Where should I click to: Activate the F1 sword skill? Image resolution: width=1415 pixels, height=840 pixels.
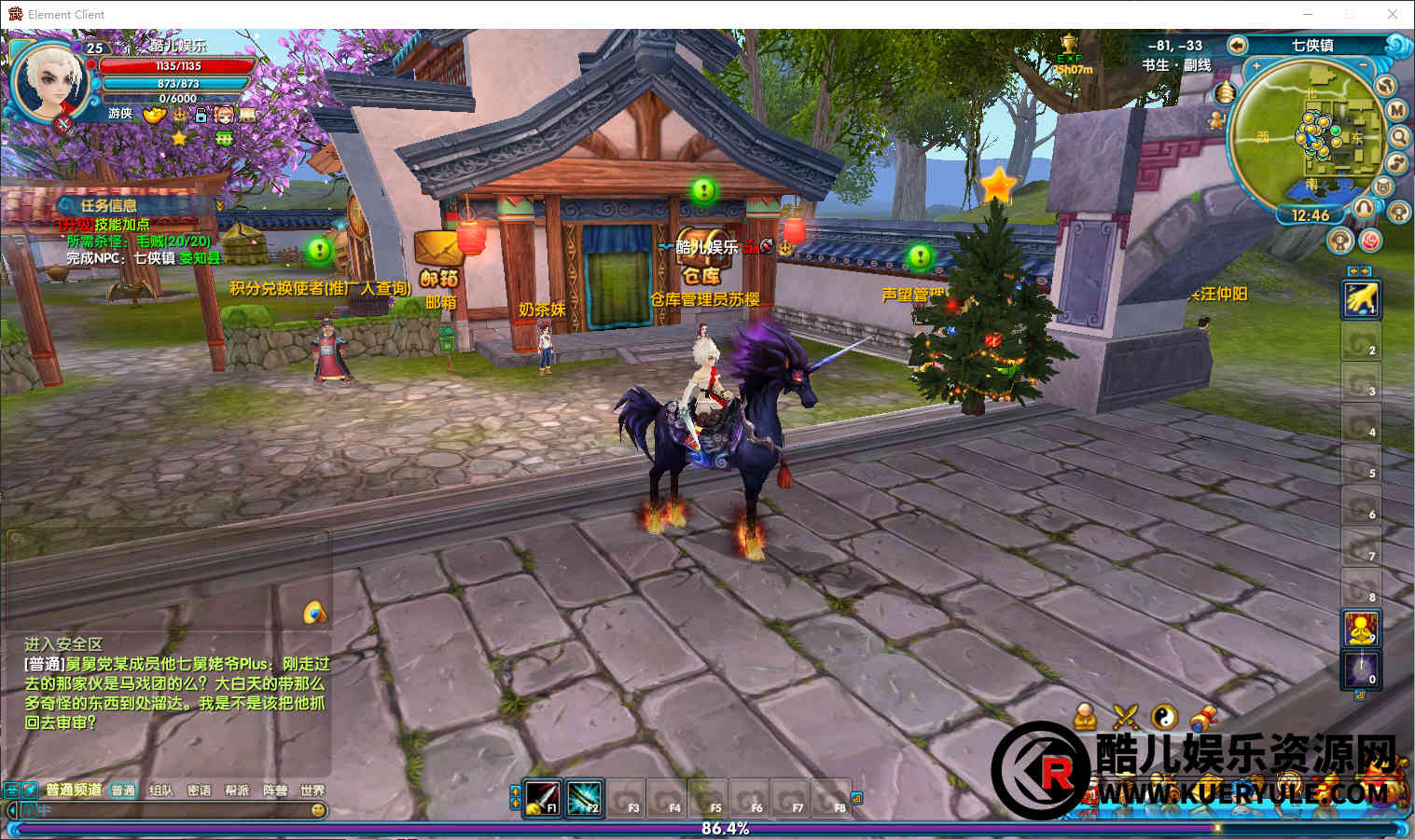tap(542, 796)
